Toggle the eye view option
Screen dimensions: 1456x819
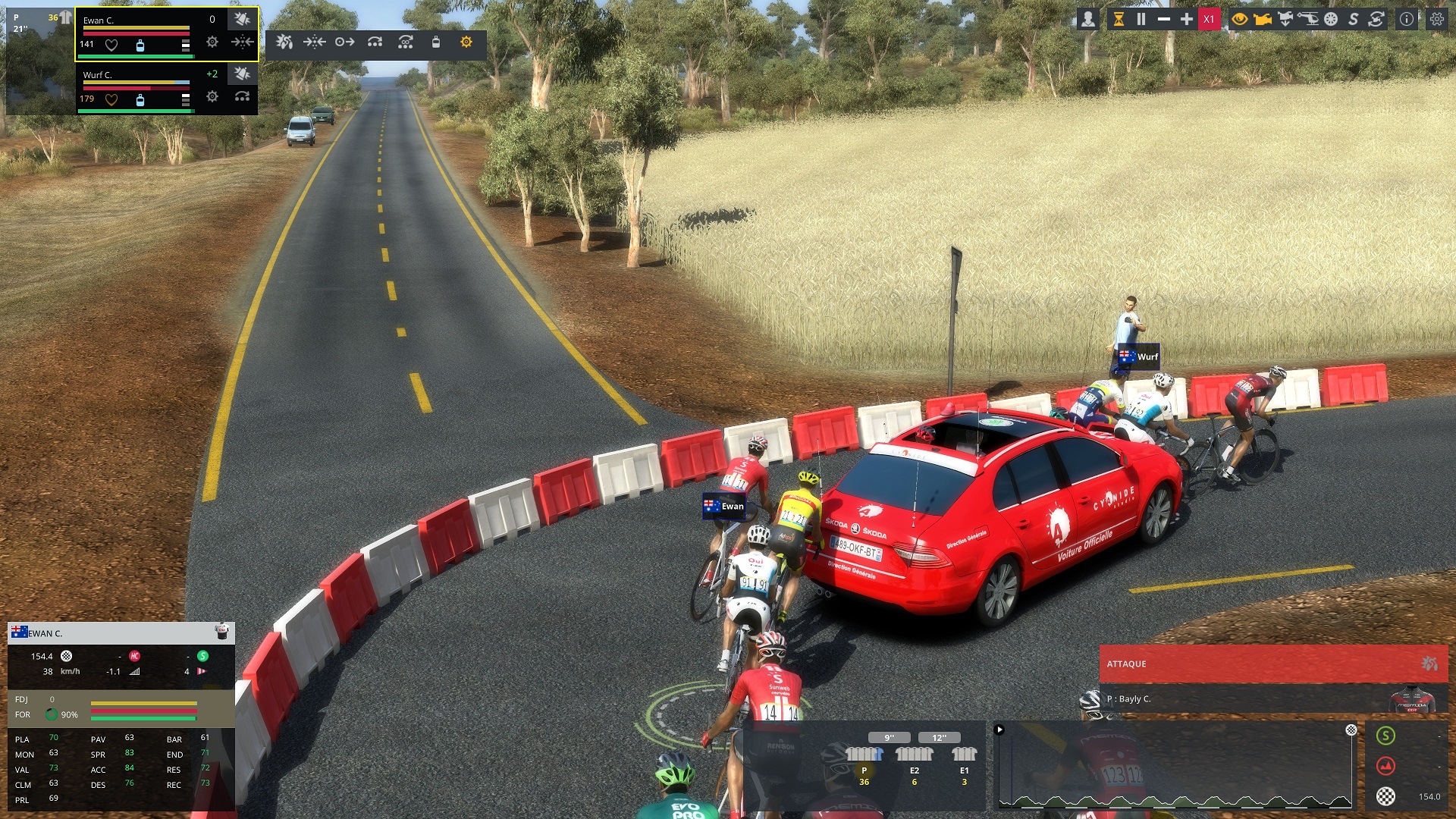point(1239,20)
